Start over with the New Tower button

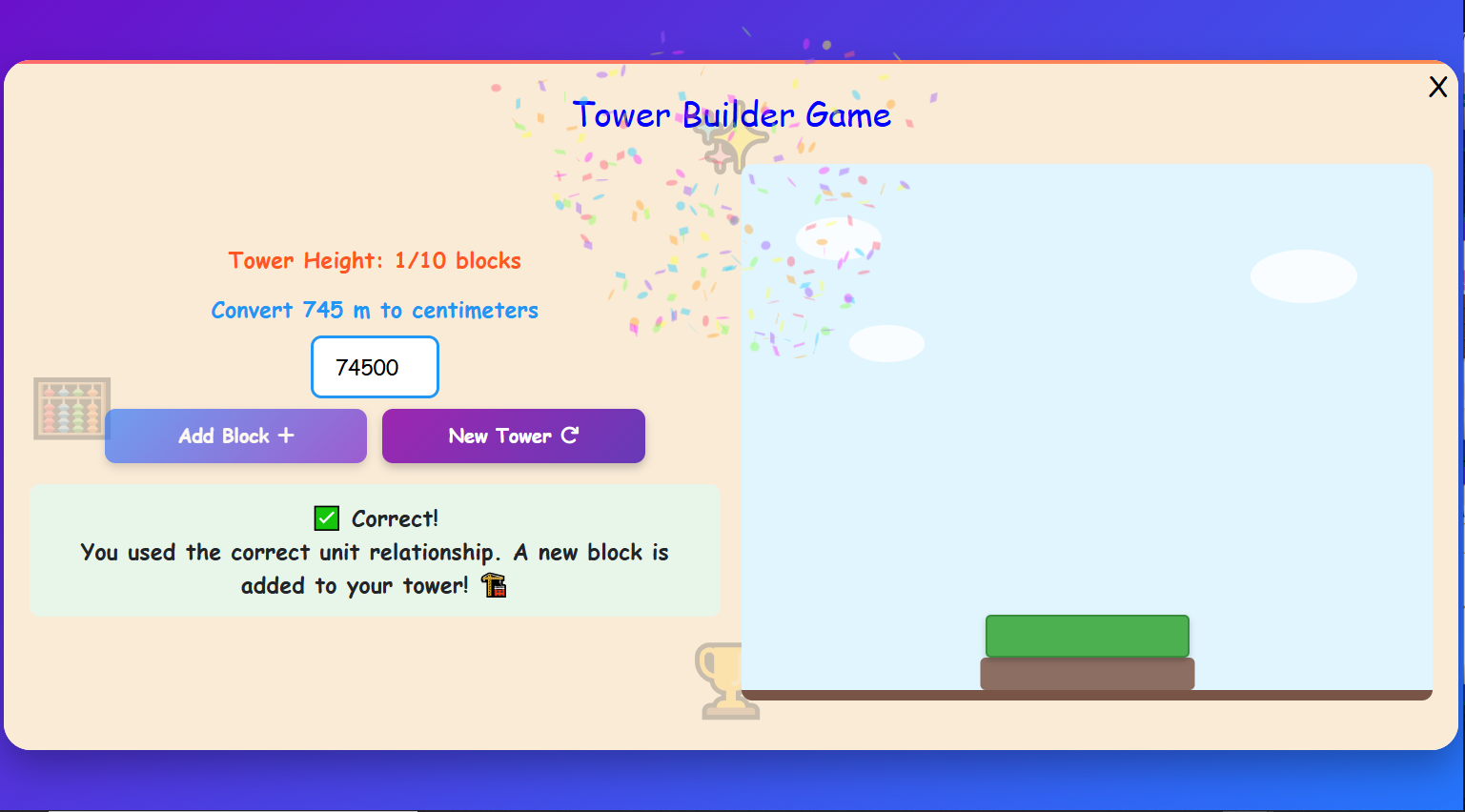(513, 436)
